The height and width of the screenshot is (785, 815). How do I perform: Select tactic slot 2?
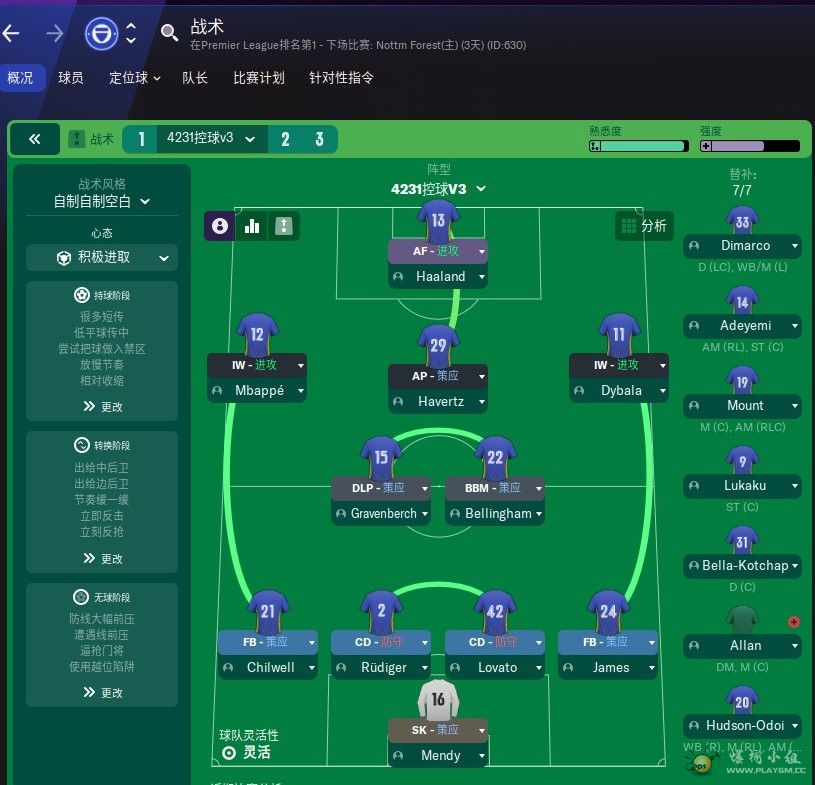click(x=285, y=139)
